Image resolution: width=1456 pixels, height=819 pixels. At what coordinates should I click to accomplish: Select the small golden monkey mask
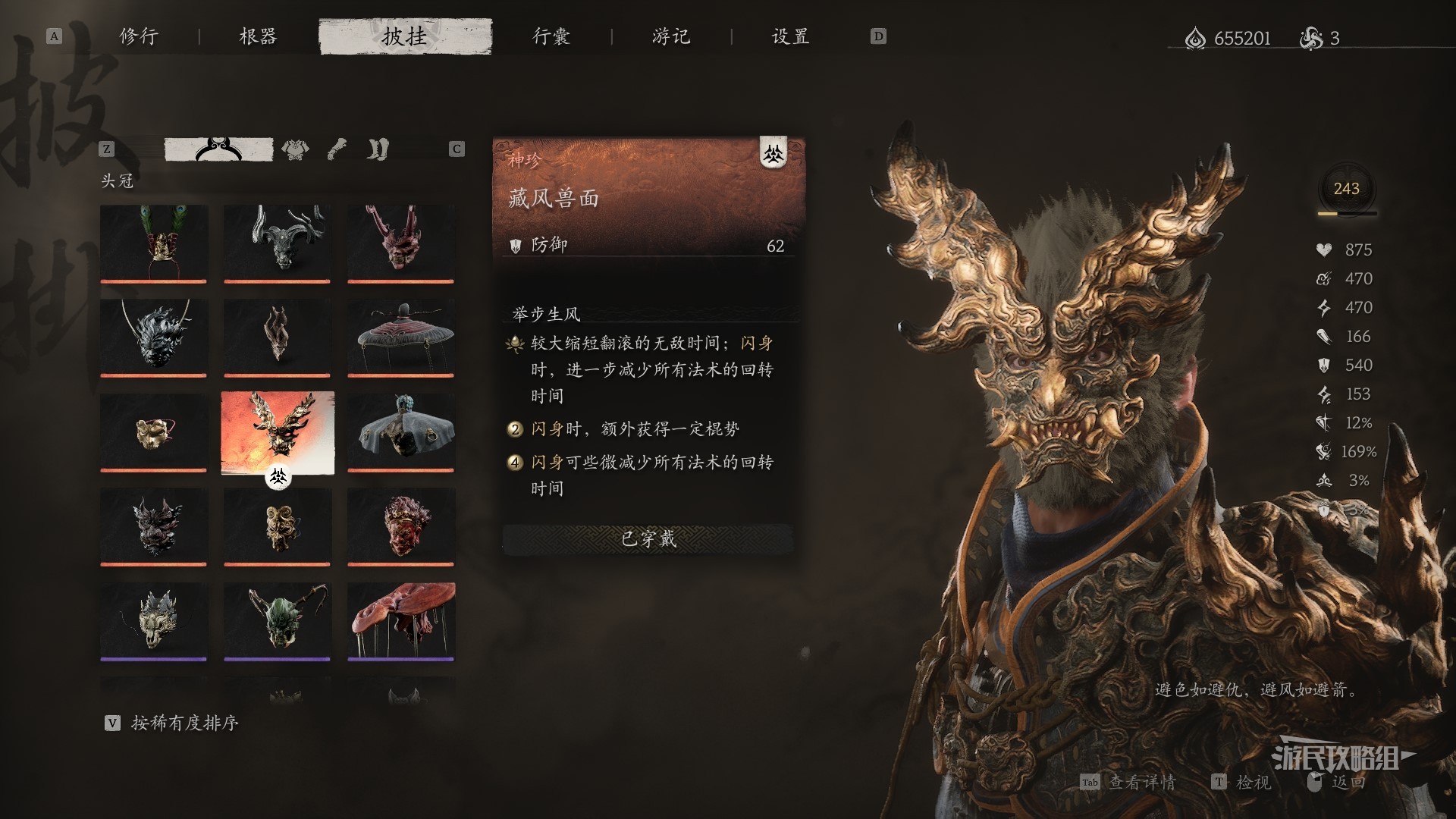pos(153,431)
